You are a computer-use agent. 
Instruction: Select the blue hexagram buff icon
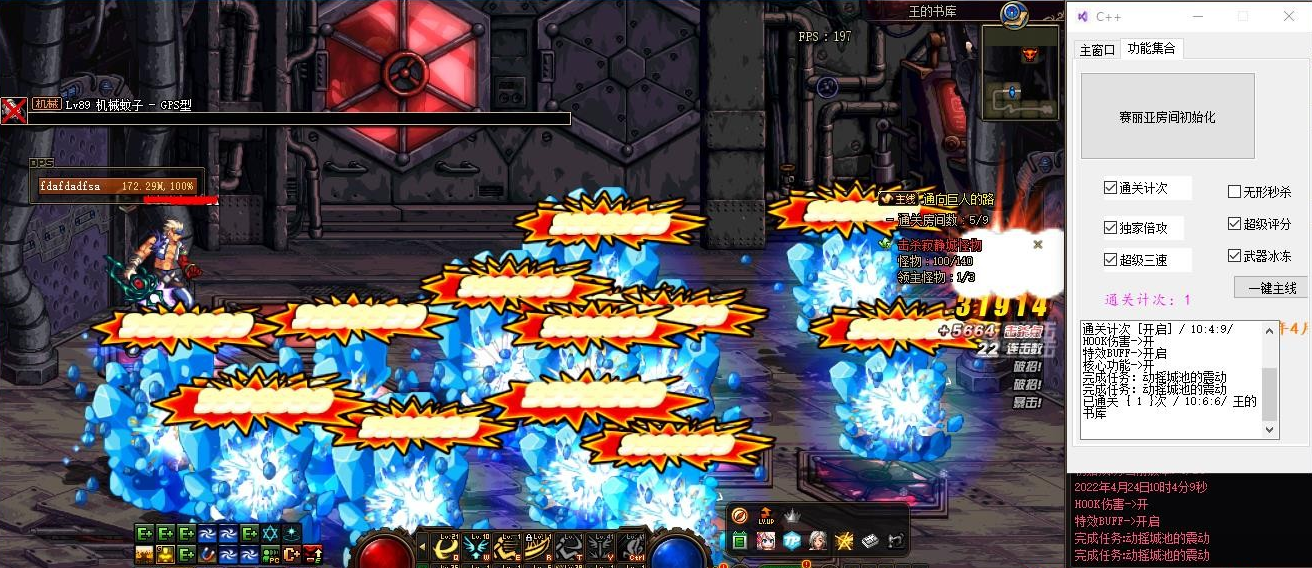click(270, 534)
